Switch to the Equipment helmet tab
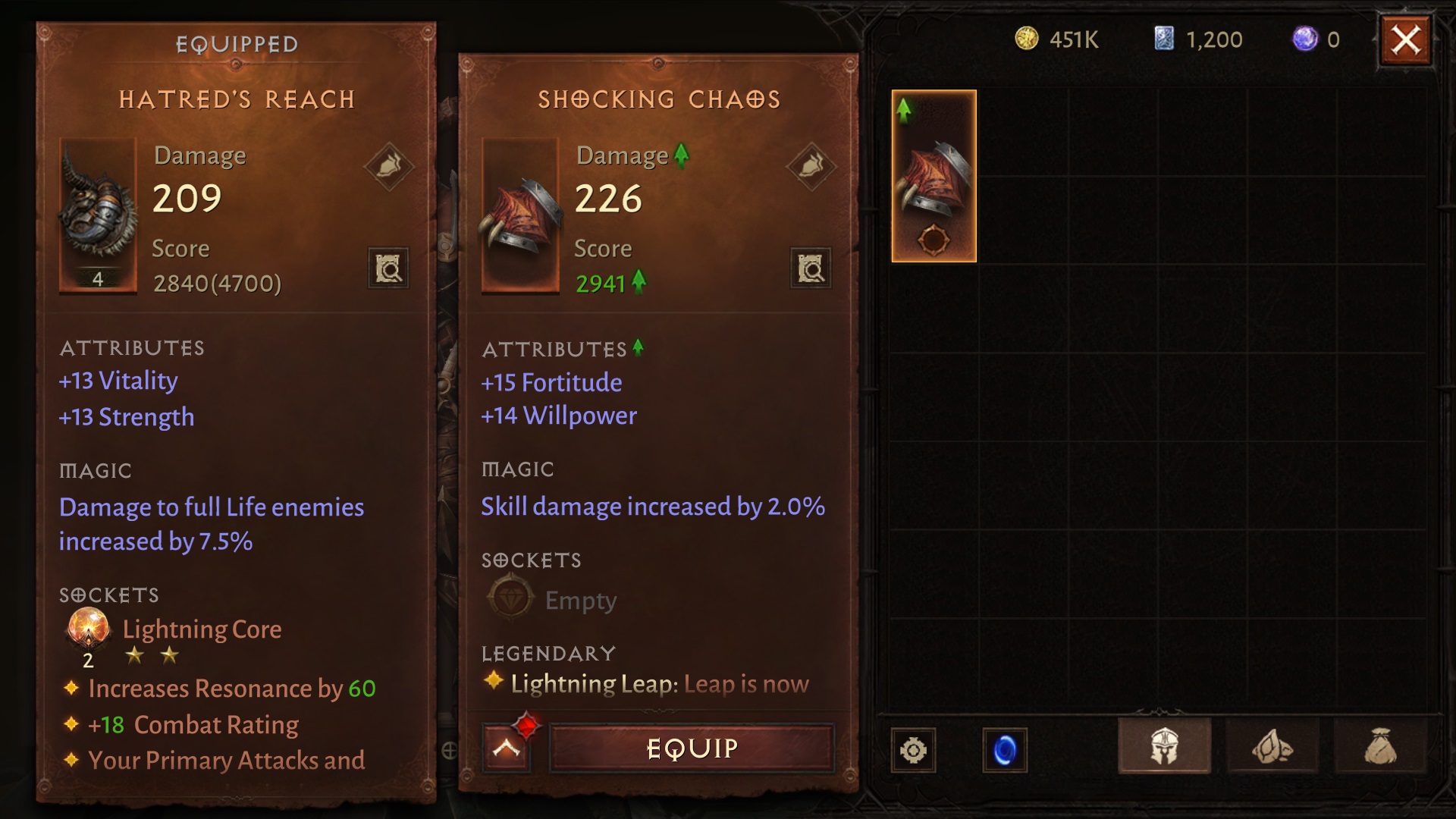Screen dimensions: 1456x819 click(x=1165, y=747)
